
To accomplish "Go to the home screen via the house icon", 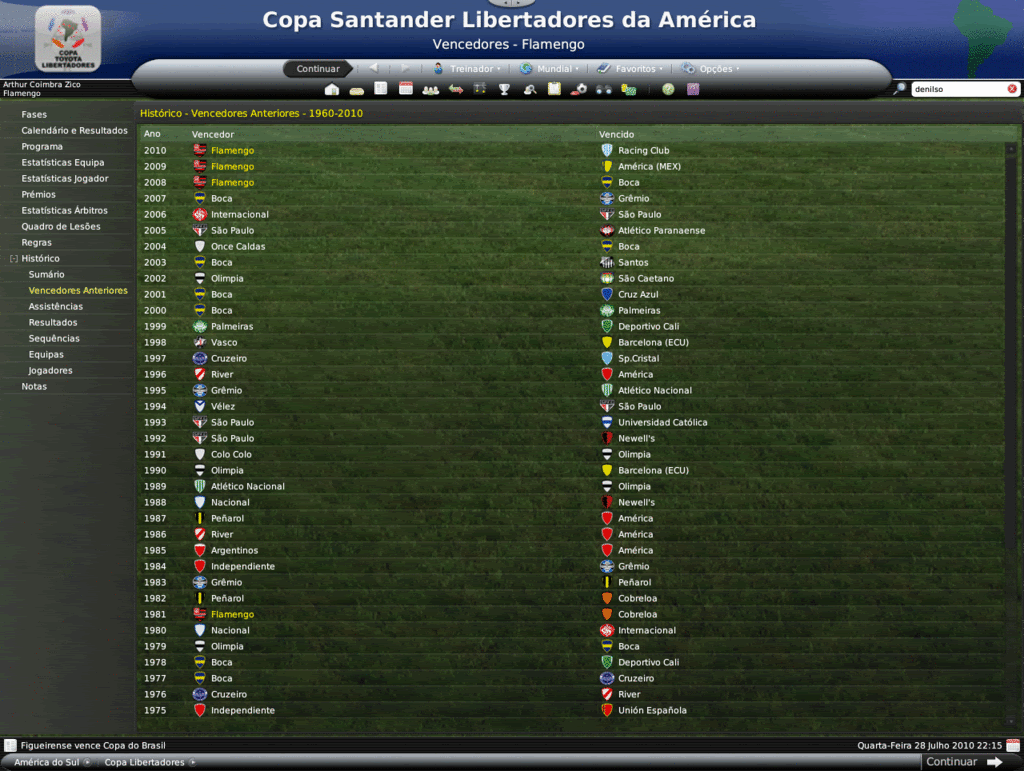I will coord(332,89).
